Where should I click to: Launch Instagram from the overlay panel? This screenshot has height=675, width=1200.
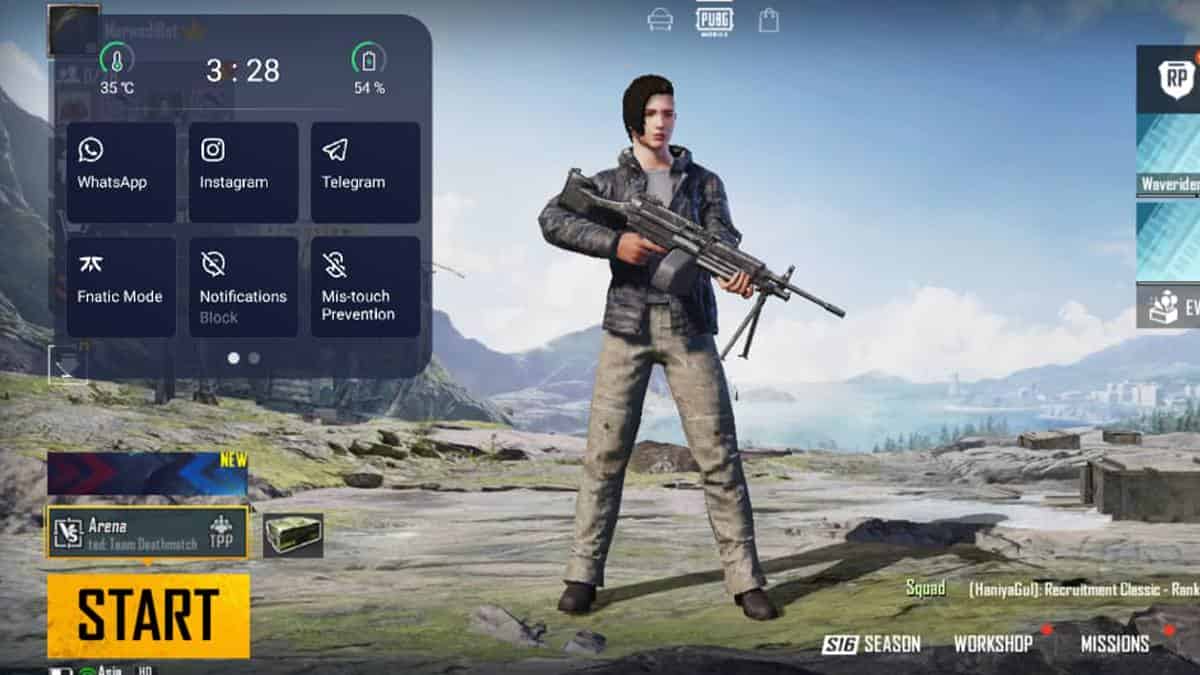coord(243,172)
